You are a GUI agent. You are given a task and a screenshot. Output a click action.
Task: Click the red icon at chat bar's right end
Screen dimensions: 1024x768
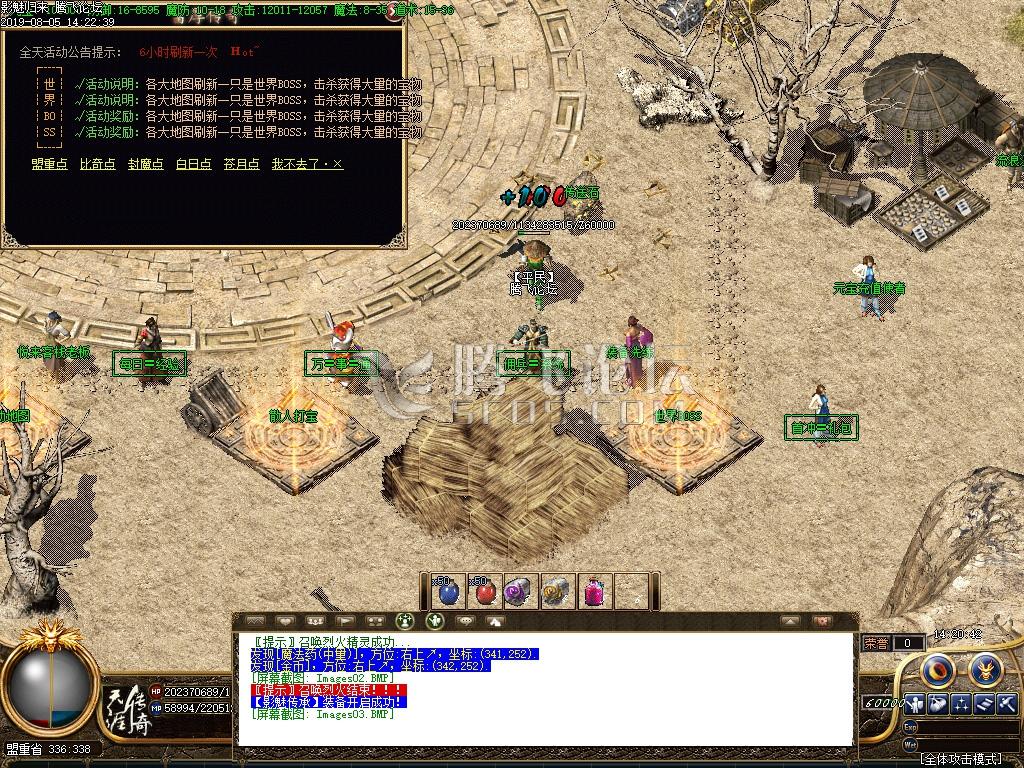[x=822, y=621]
